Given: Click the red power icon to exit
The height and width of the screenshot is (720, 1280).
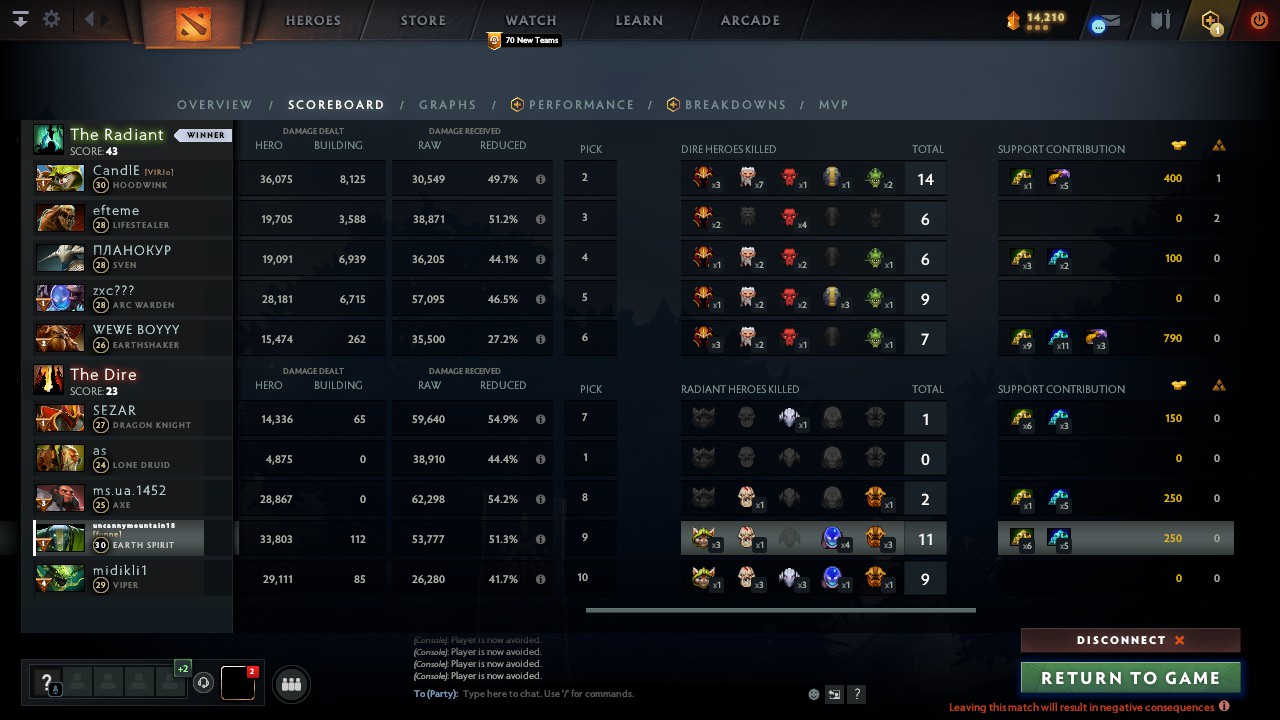Looking at the screenshot, I should point(1259,19).
